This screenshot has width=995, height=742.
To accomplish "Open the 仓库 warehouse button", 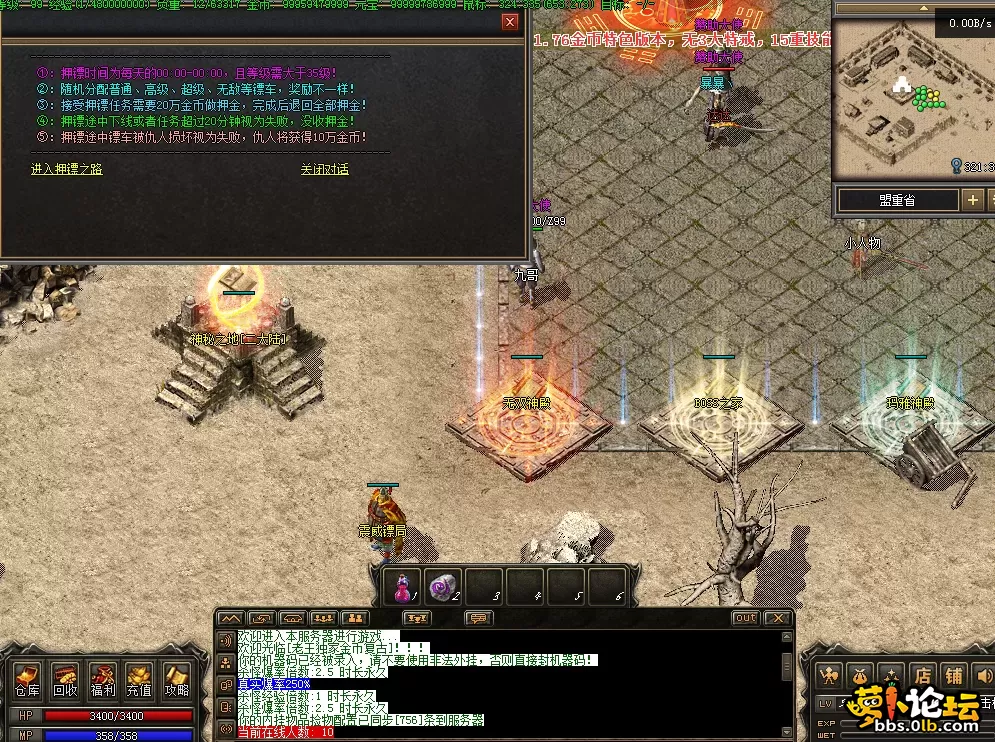I will pyautogui.click(x=27, y=680).
